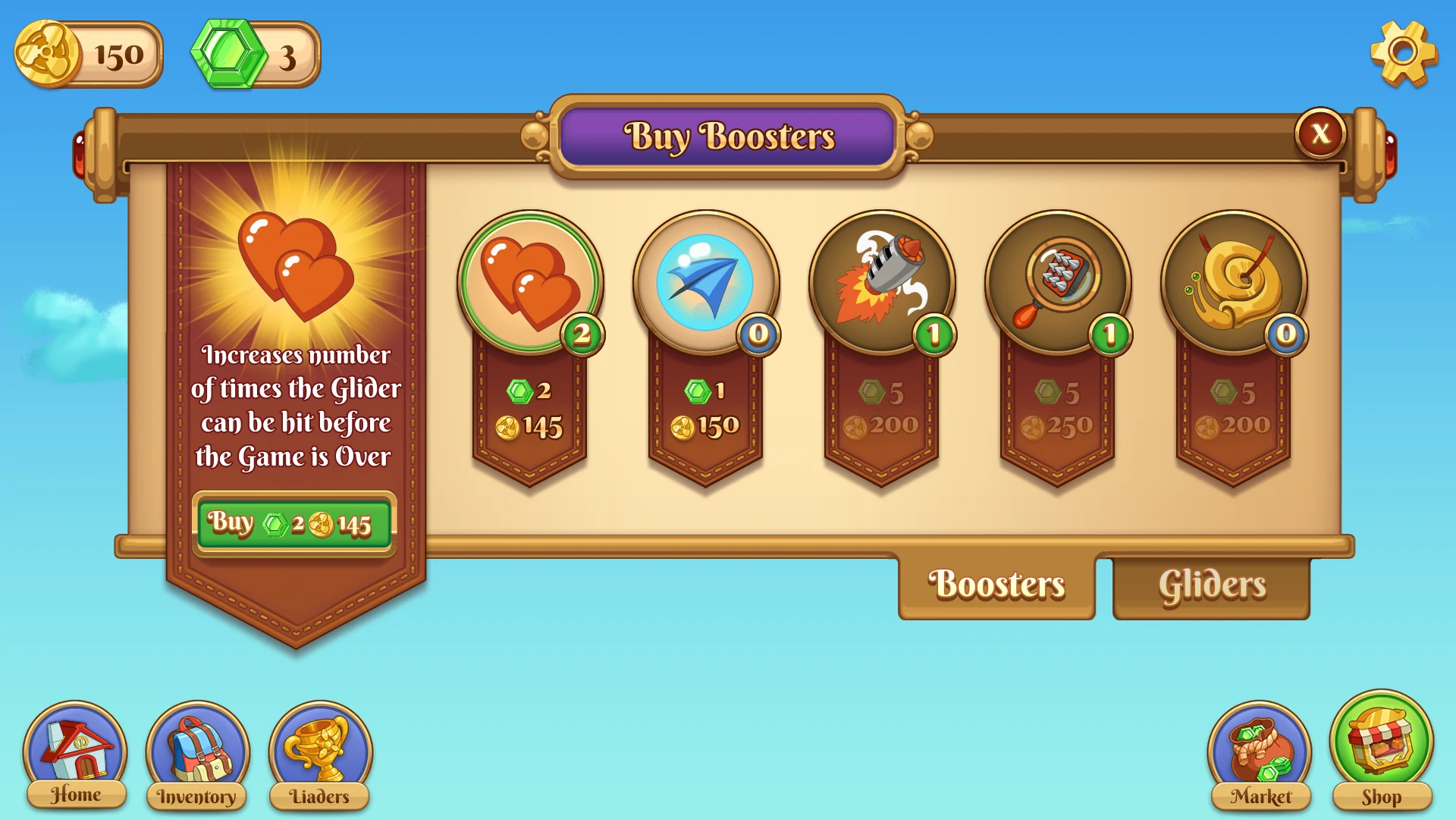Open the gear settings menu
The image size is (1456, 819).
point(1403,53)
